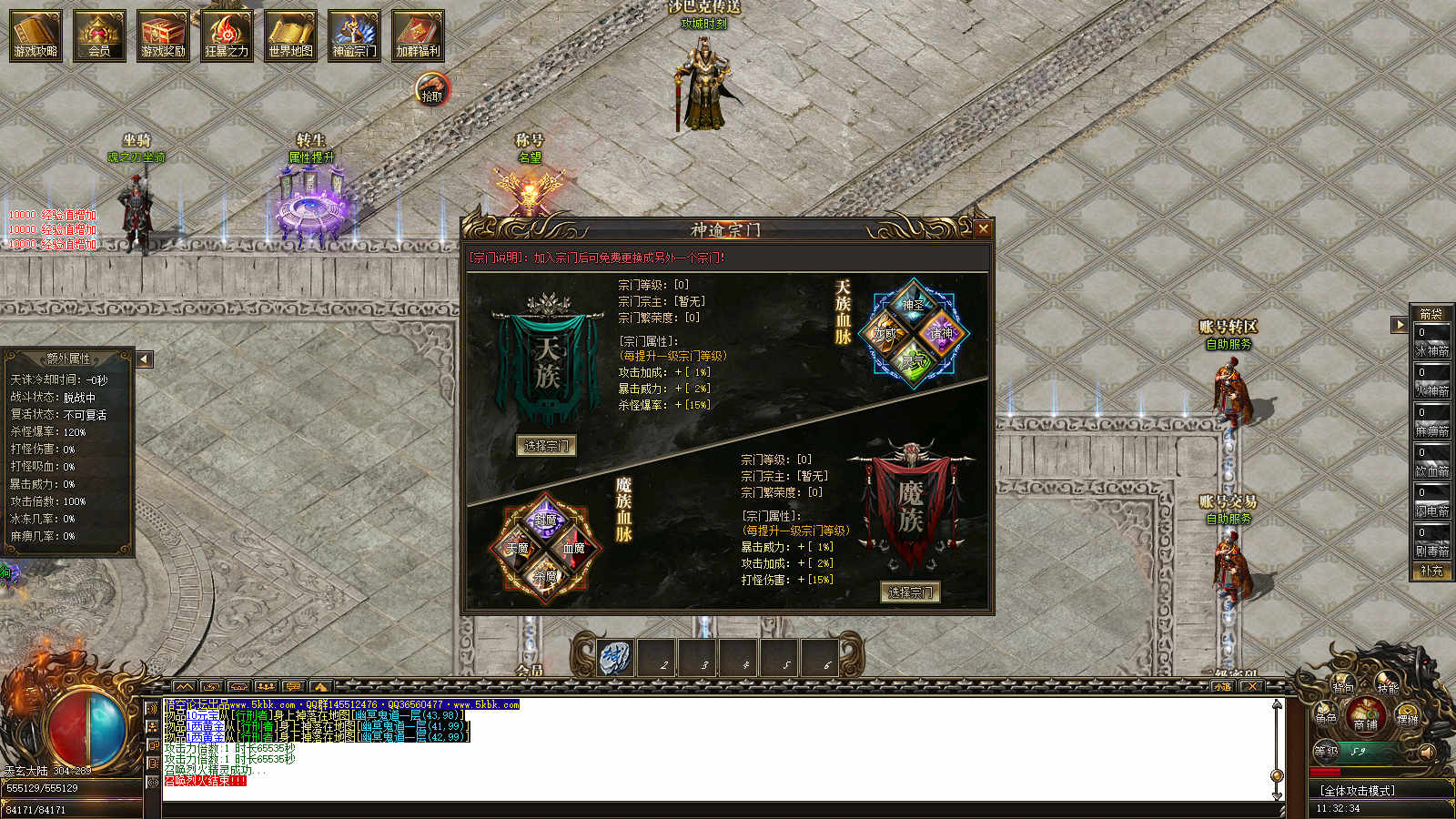Open the 背包 backpack
Viewport: 1456px width, 819px height.
click(1344, 685)
